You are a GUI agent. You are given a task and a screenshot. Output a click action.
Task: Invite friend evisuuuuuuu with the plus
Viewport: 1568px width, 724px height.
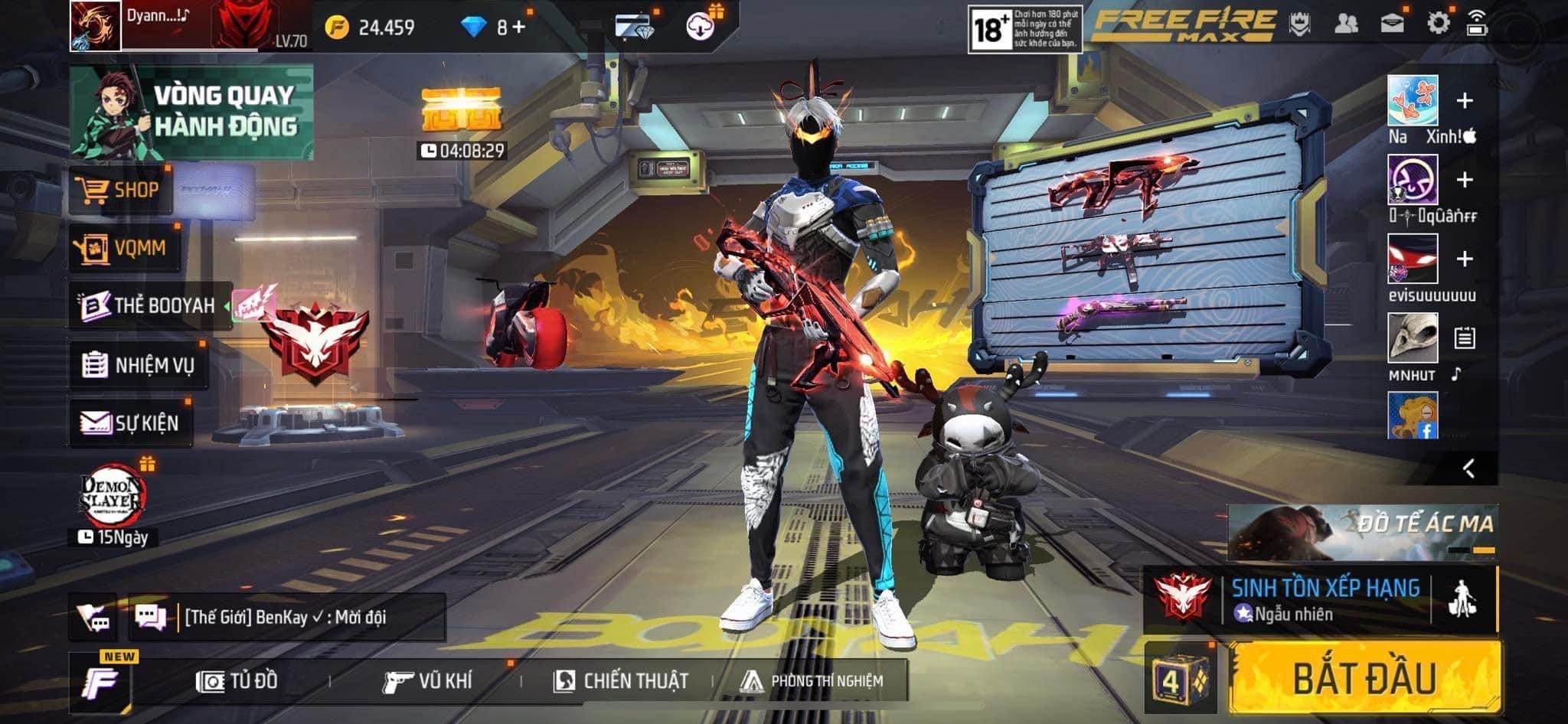click(x=1464, y=259)
